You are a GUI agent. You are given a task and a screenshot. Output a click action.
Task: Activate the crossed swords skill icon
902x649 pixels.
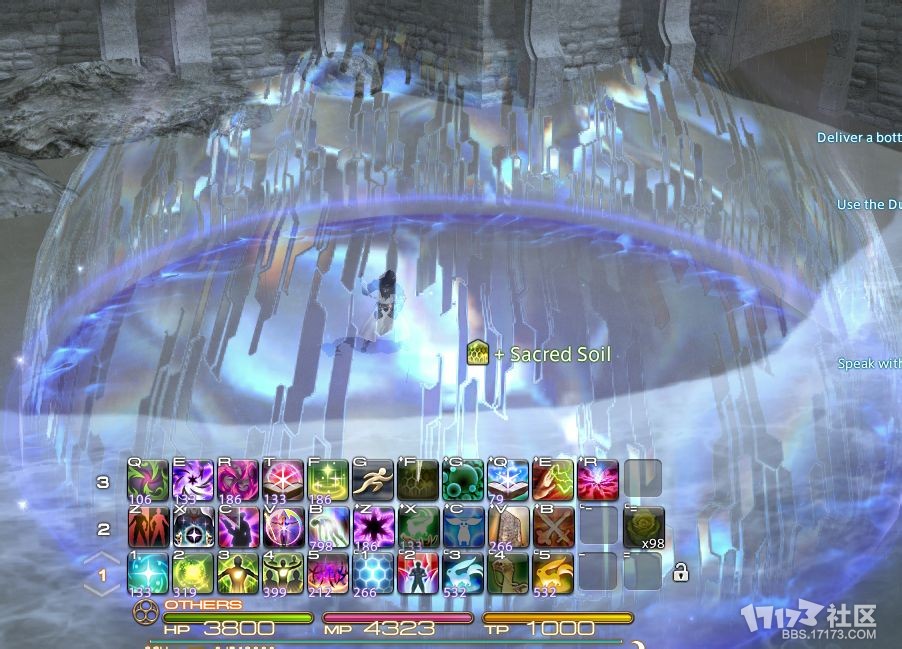pos(553,526)
